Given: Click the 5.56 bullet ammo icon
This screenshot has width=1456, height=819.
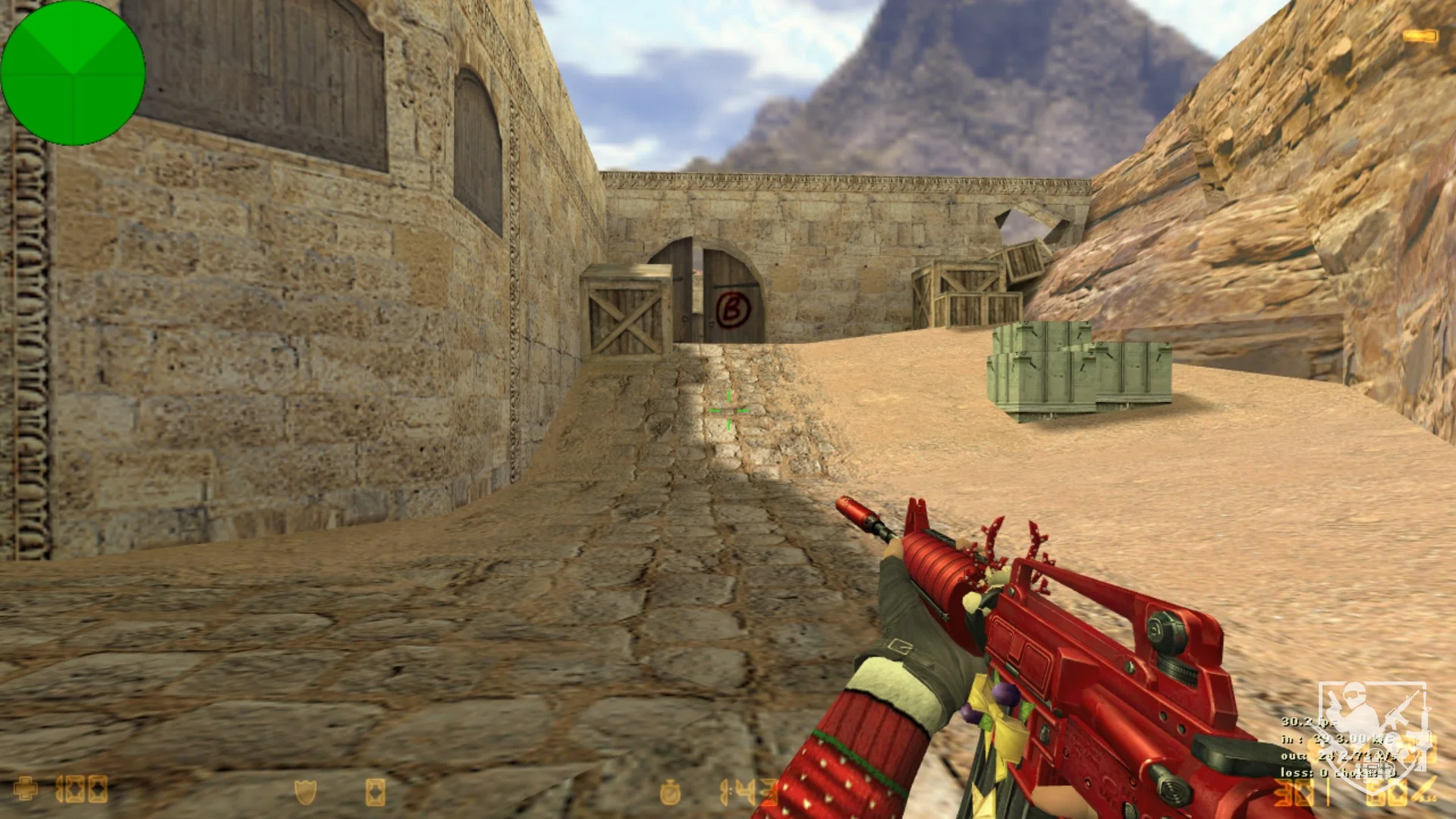Looking at the screenshot, I should [1424, 789].
